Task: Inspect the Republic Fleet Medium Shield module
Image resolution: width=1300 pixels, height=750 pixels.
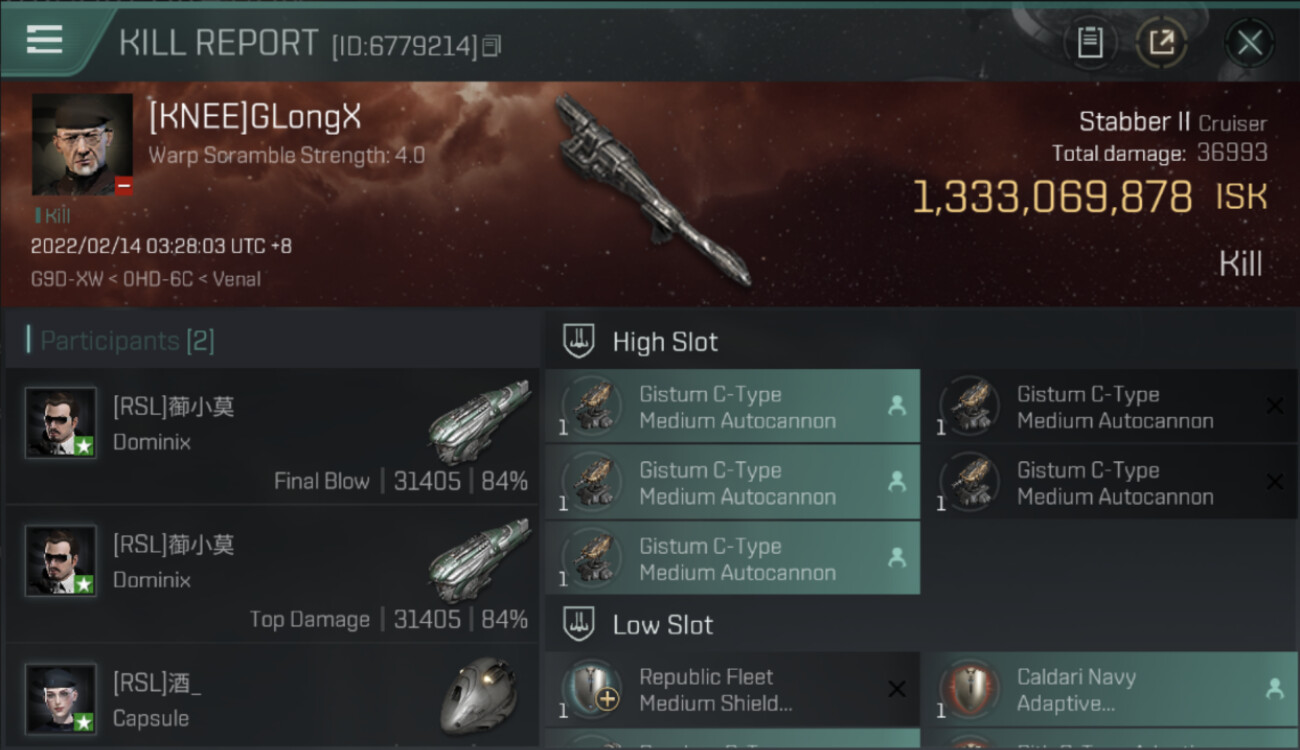Action: [732, 690]
